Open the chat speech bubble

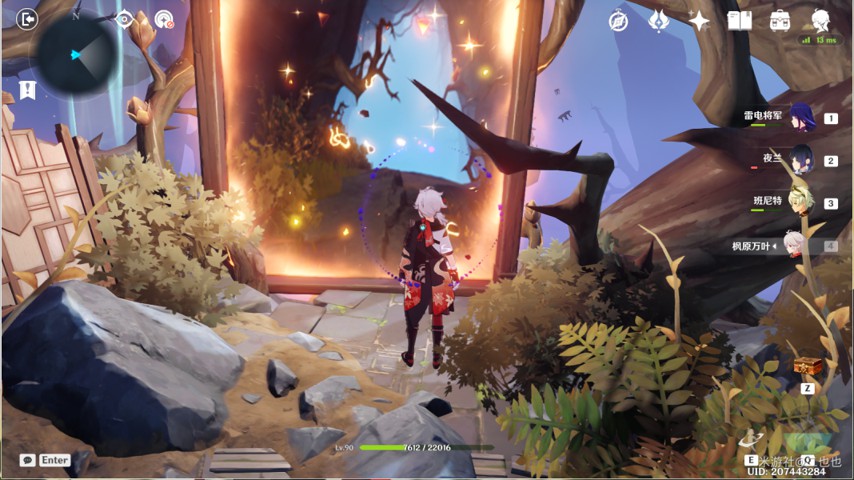click(x=27, y=460)
